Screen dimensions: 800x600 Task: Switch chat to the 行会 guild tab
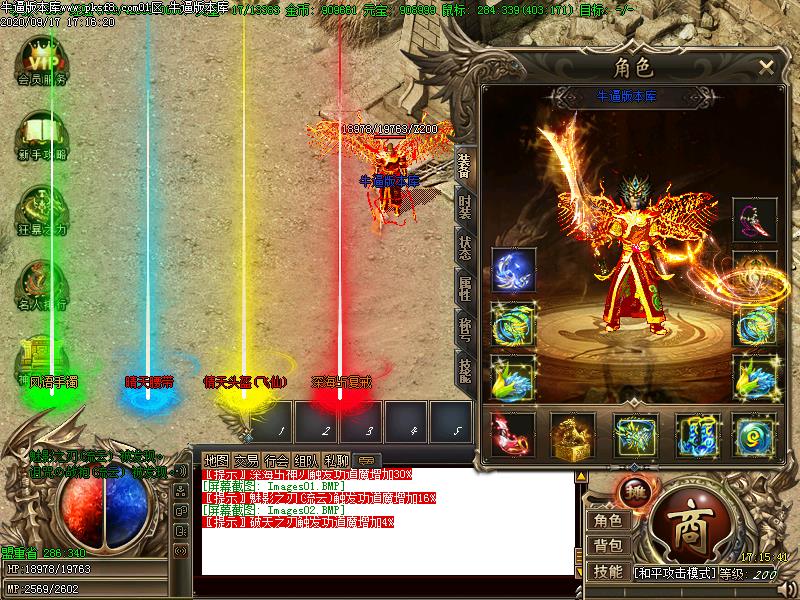click(x=277, y=461)
